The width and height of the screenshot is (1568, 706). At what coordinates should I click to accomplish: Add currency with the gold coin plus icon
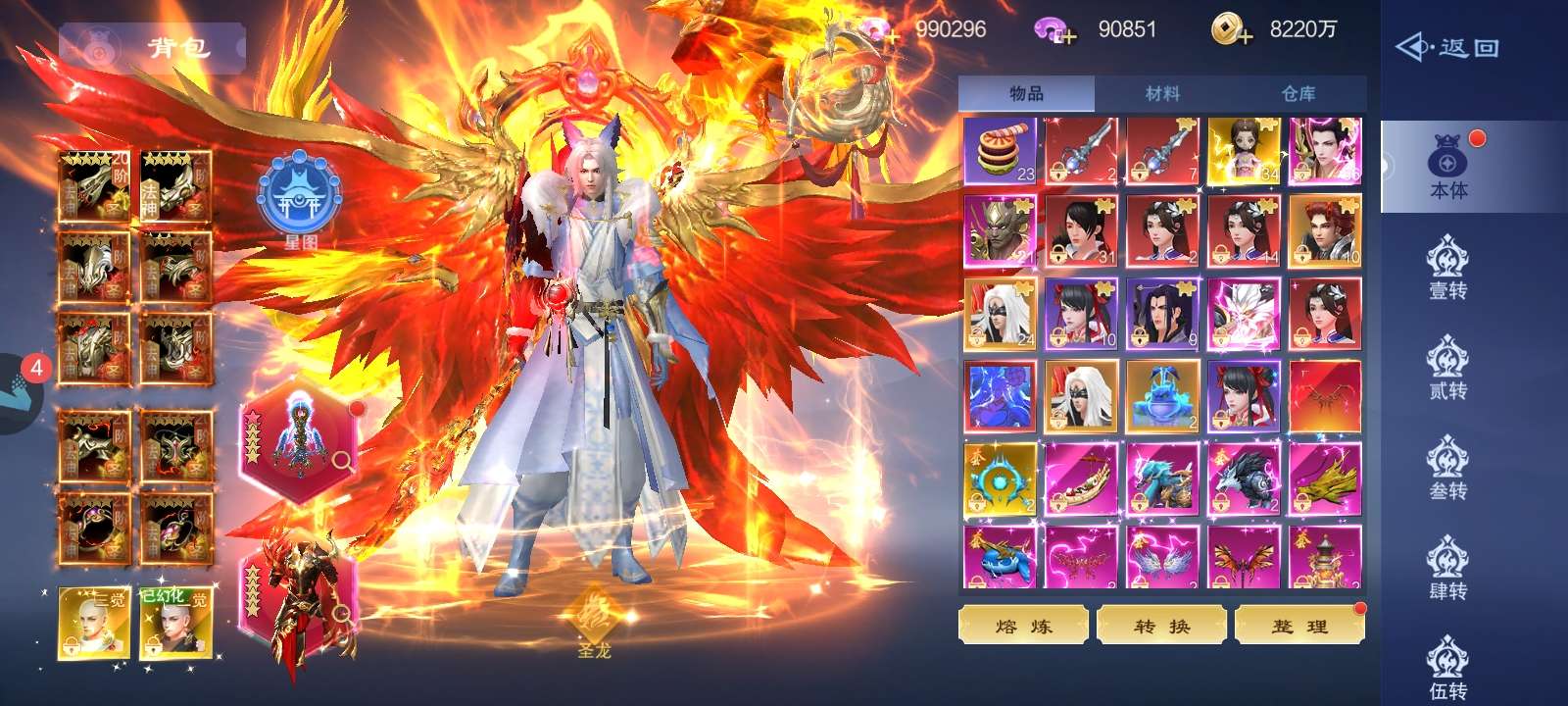[x=1231, y=30]
